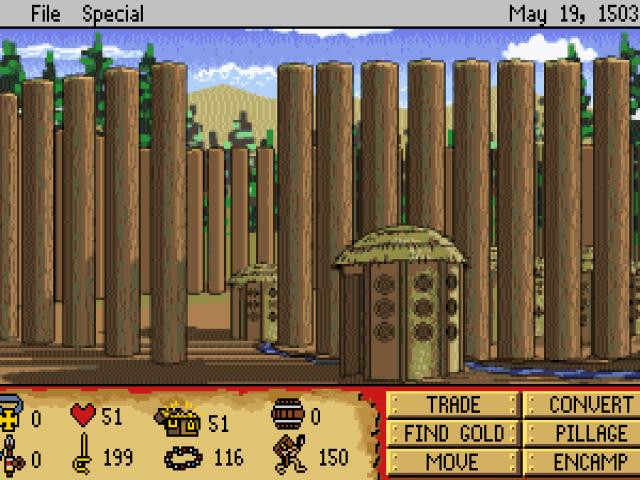Open the File menu
The height and width of the screenshot is (480, 640).
click(47, 14)
